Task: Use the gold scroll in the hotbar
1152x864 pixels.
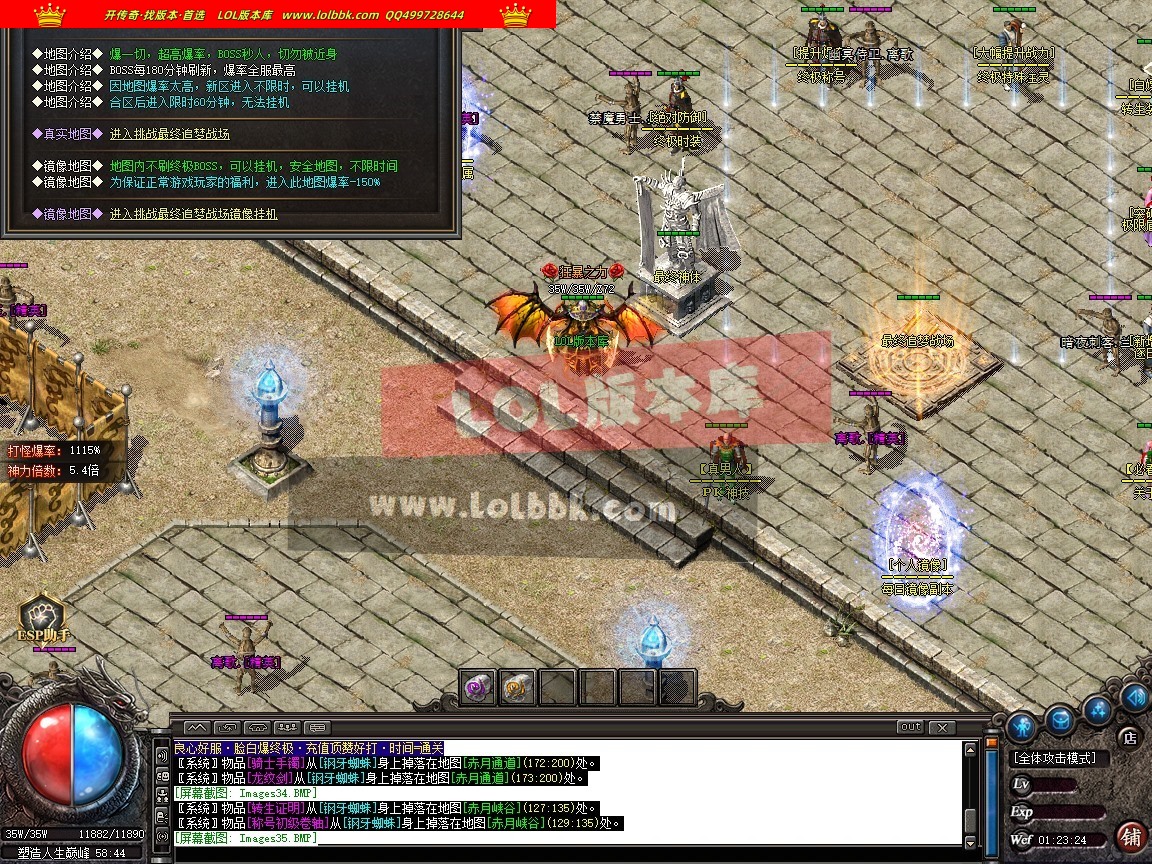Action: coord(517,687)
